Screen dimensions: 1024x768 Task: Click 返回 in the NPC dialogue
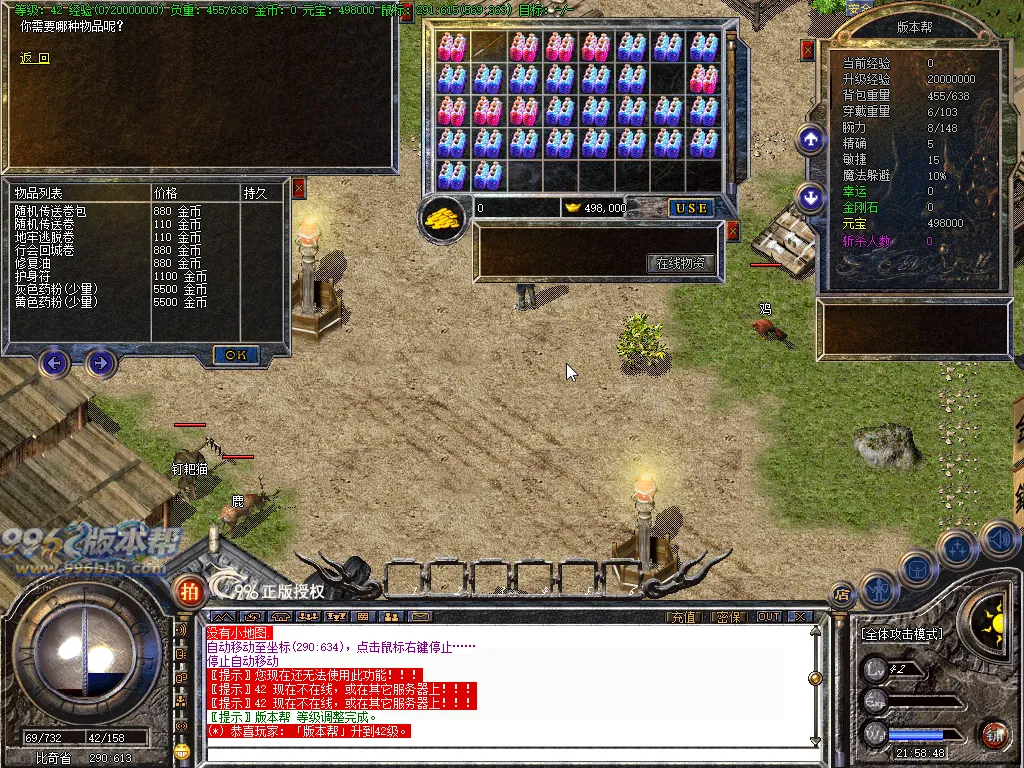pyautogui.click(x=34, y=58)
